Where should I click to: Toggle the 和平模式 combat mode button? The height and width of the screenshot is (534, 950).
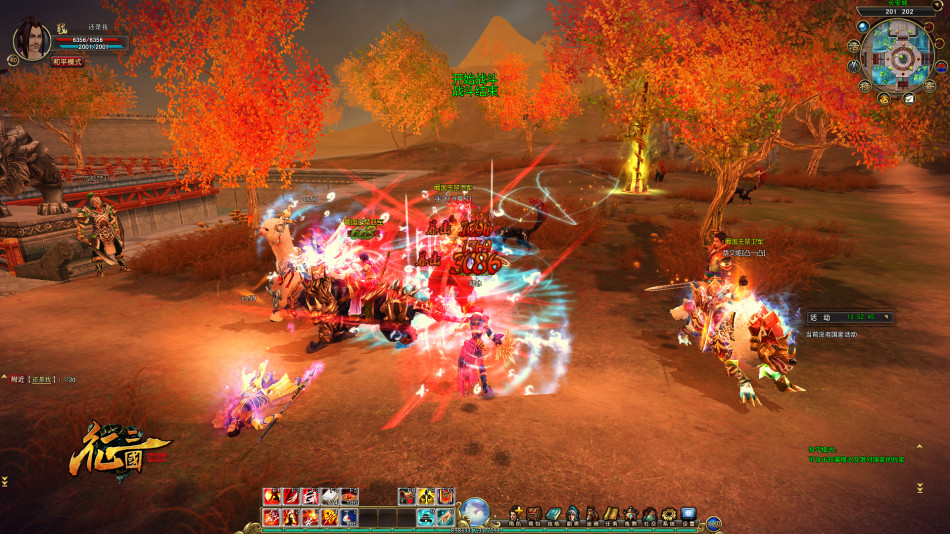[x=68, y=62]
